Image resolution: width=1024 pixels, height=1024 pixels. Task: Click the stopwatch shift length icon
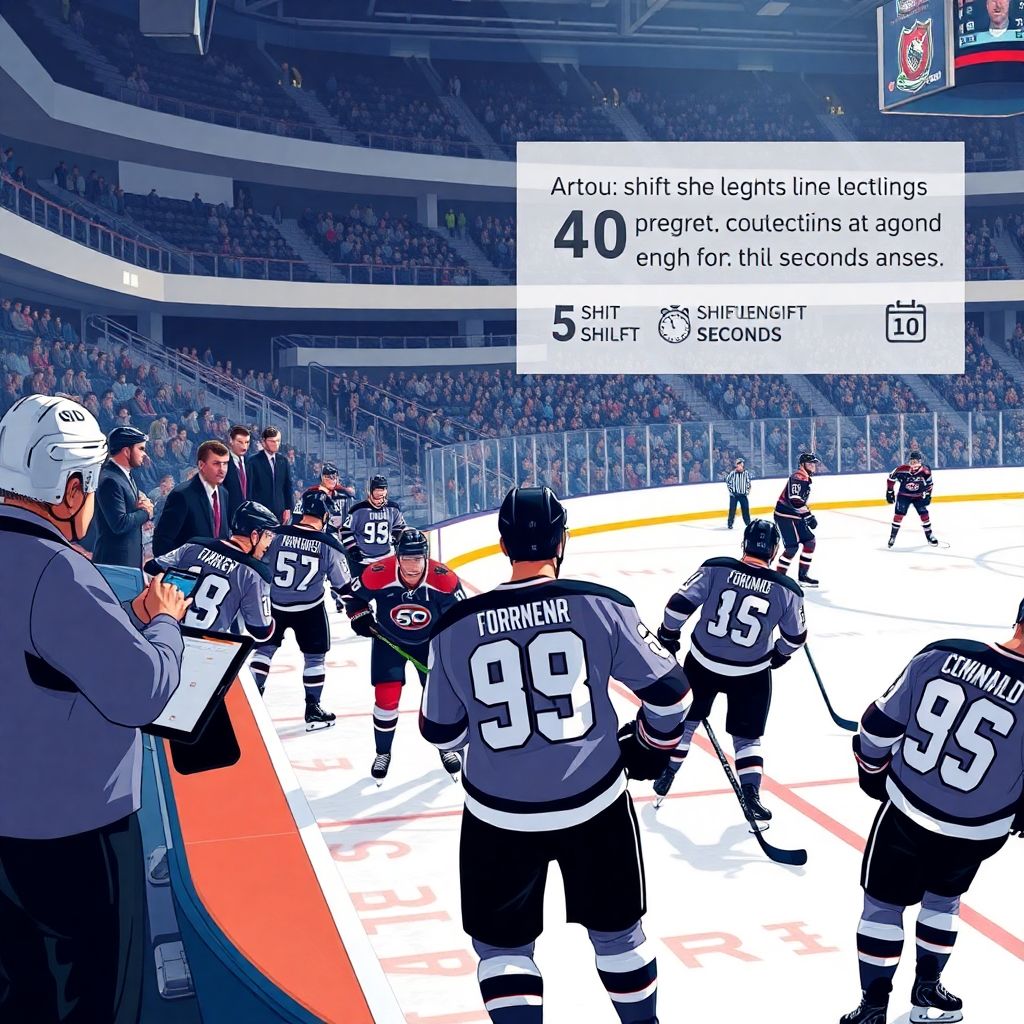[674, 324]
